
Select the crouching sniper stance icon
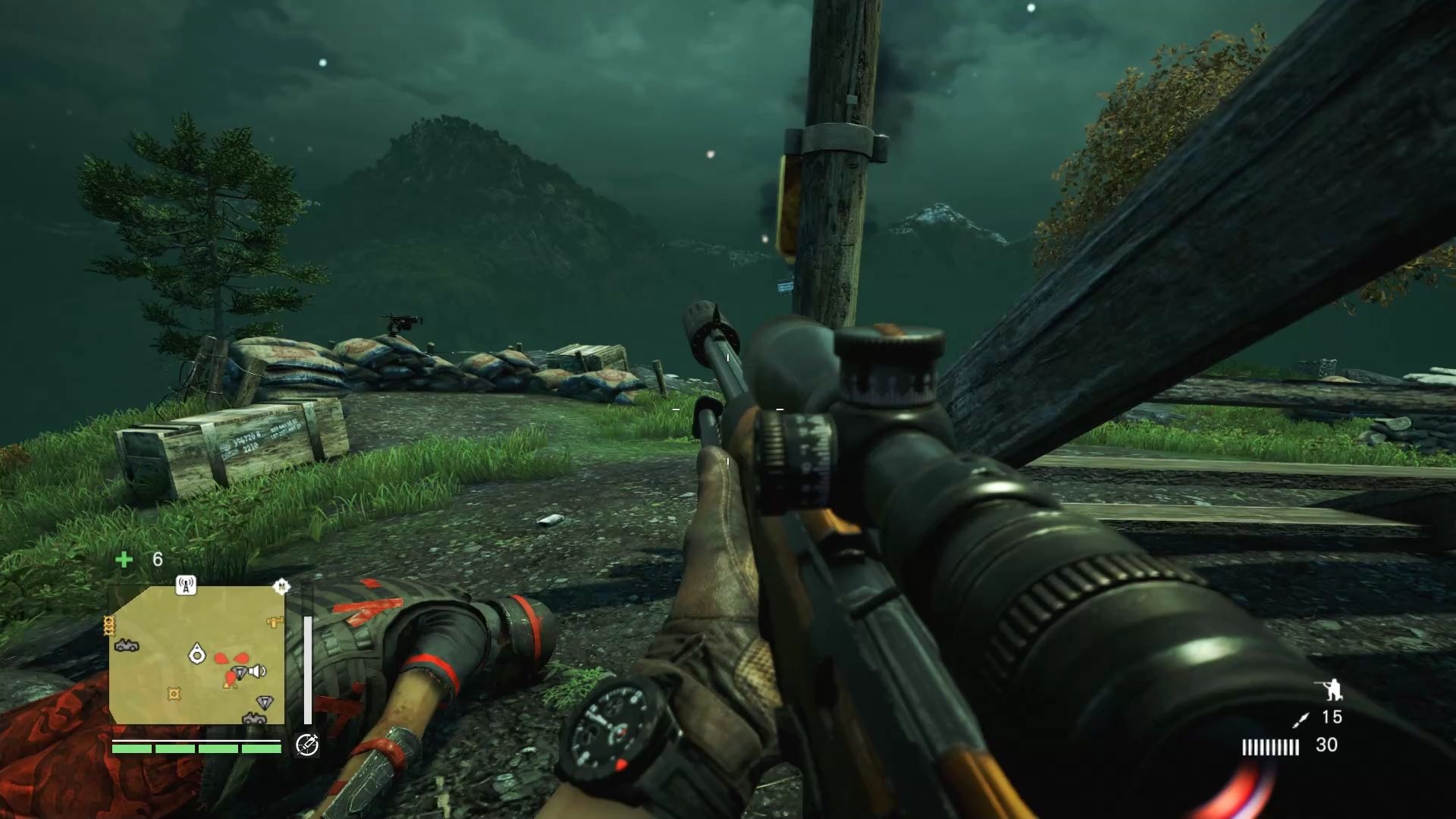[x=1329, y=689]
